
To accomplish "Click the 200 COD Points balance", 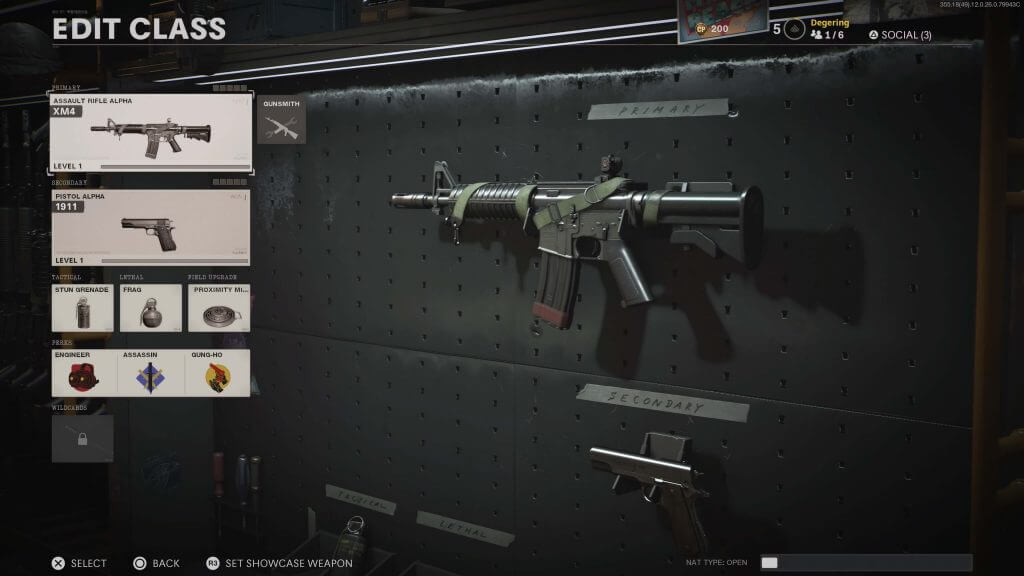I will (x=712, y=29).
